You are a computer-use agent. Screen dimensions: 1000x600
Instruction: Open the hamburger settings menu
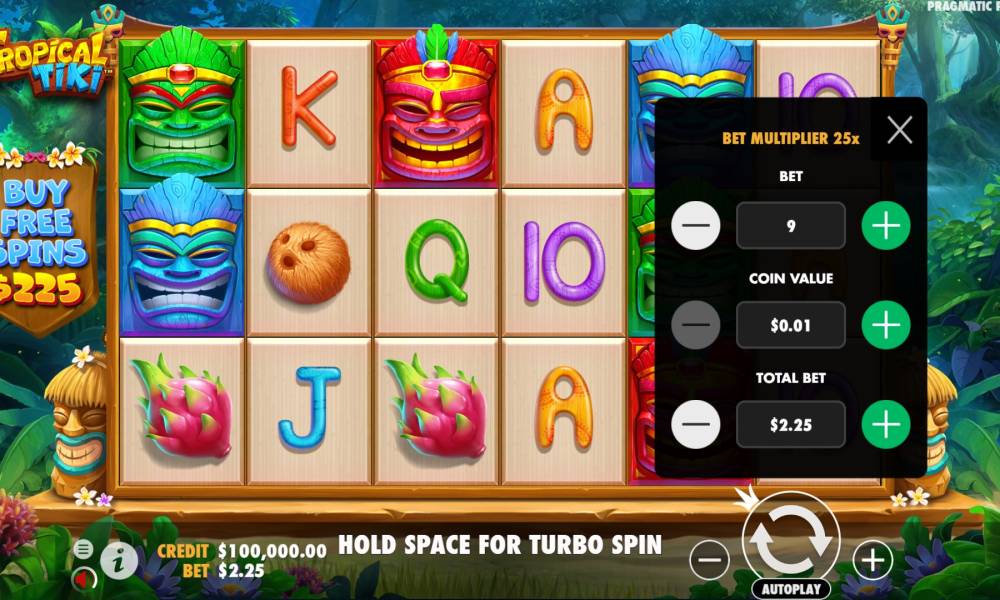tap(84, 549)
